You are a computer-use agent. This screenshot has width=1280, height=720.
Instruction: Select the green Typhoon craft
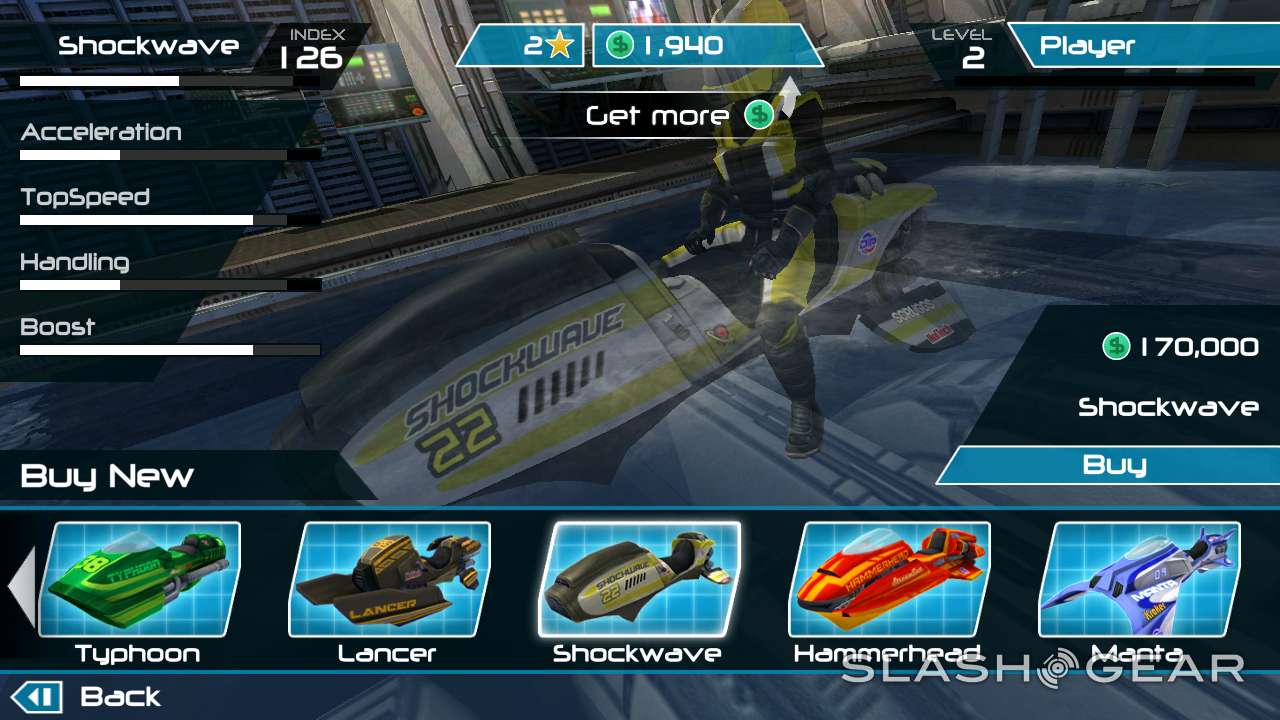click(x=139, y=580)
